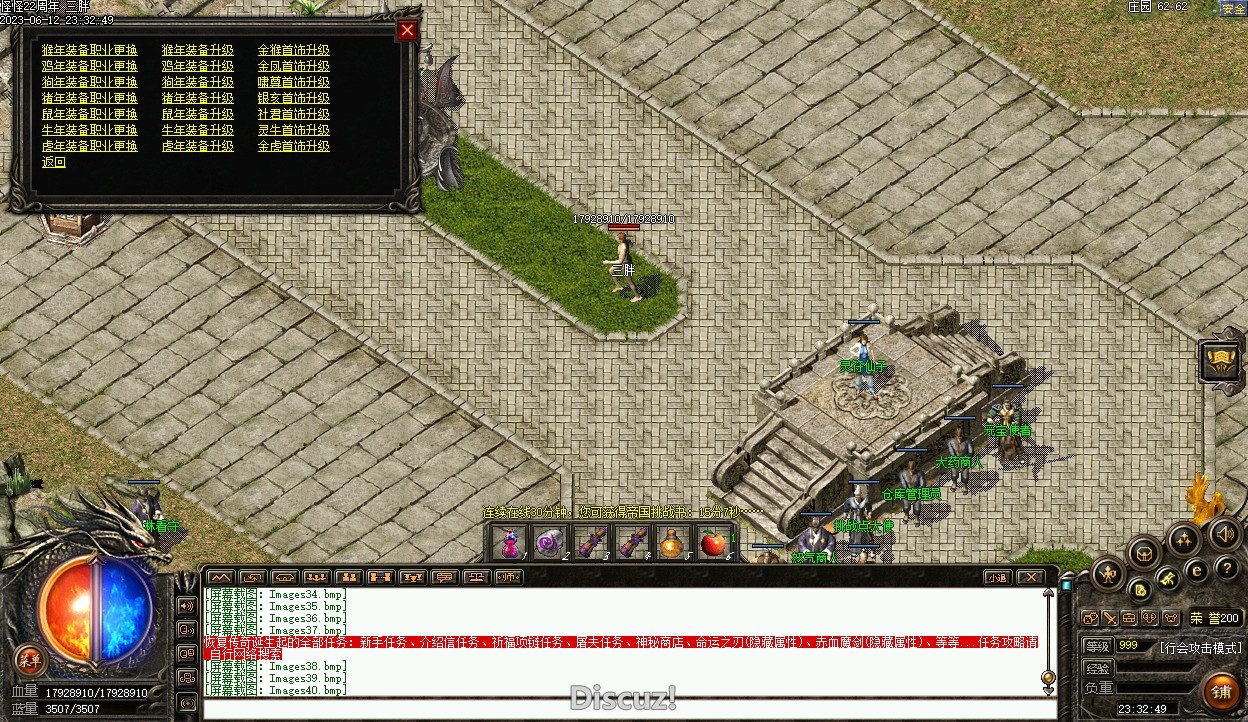Click the round 'e' button
The image size is (1248, 722).
pos(1196,571)
